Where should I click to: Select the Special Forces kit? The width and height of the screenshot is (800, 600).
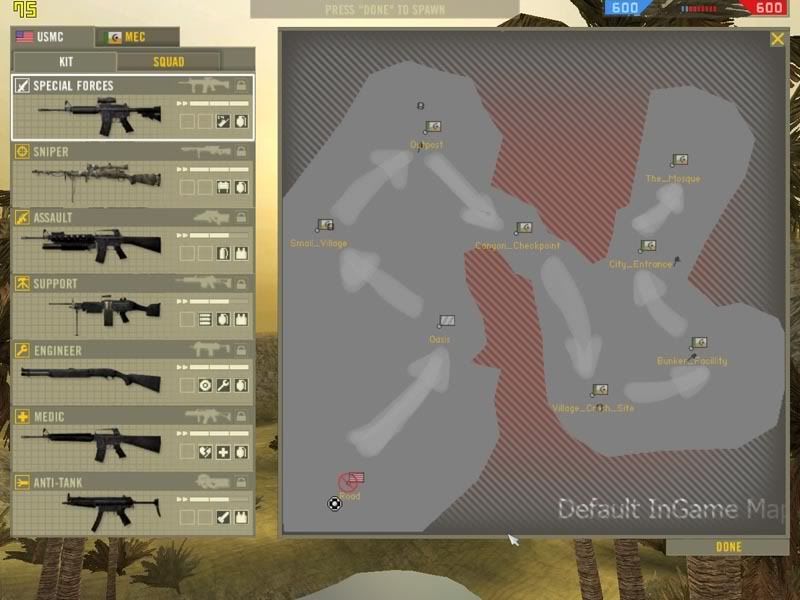(x=132, y=107)
